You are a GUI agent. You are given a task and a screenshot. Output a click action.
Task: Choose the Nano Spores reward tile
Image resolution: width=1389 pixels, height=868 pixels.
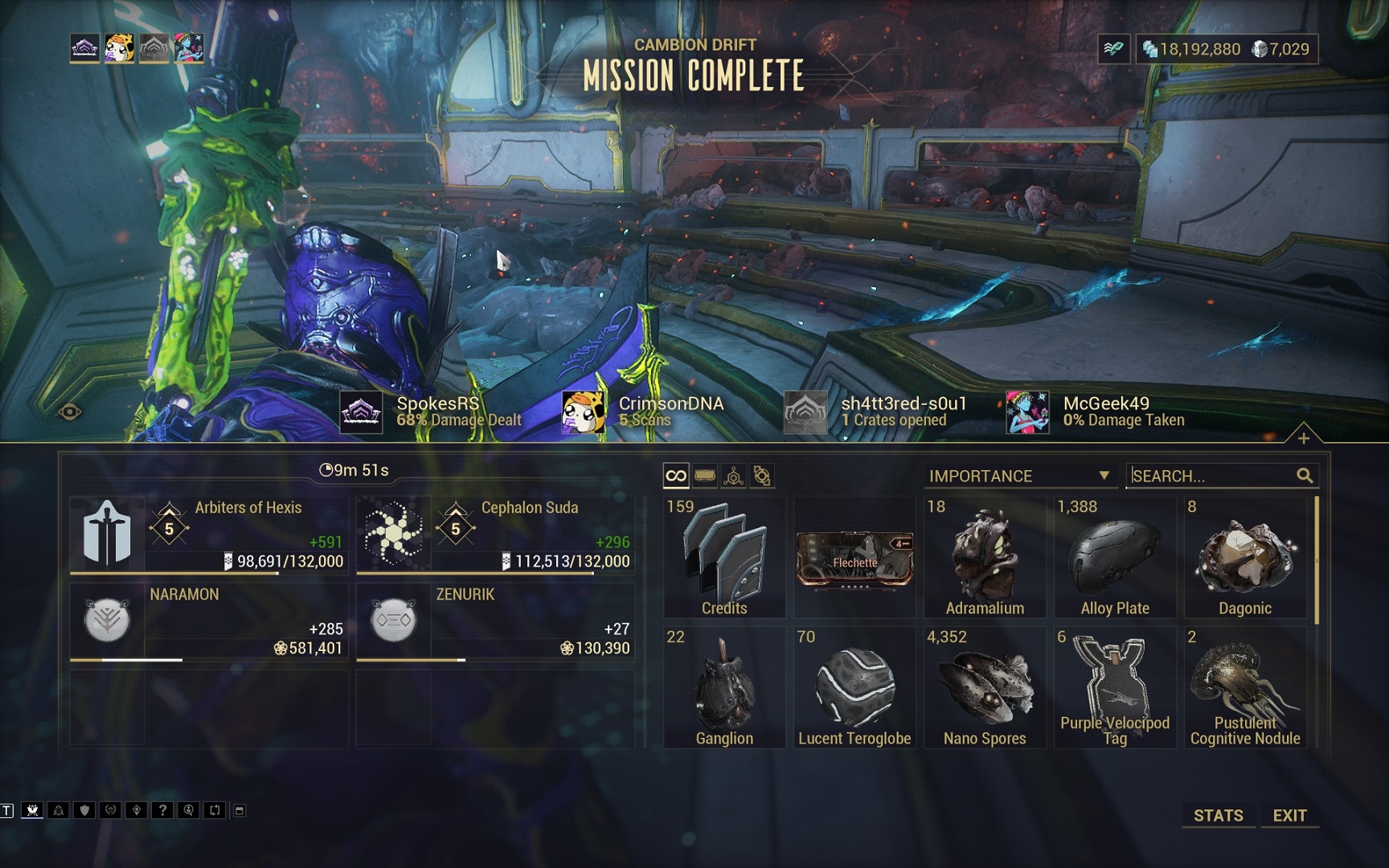tap(985, 687)
